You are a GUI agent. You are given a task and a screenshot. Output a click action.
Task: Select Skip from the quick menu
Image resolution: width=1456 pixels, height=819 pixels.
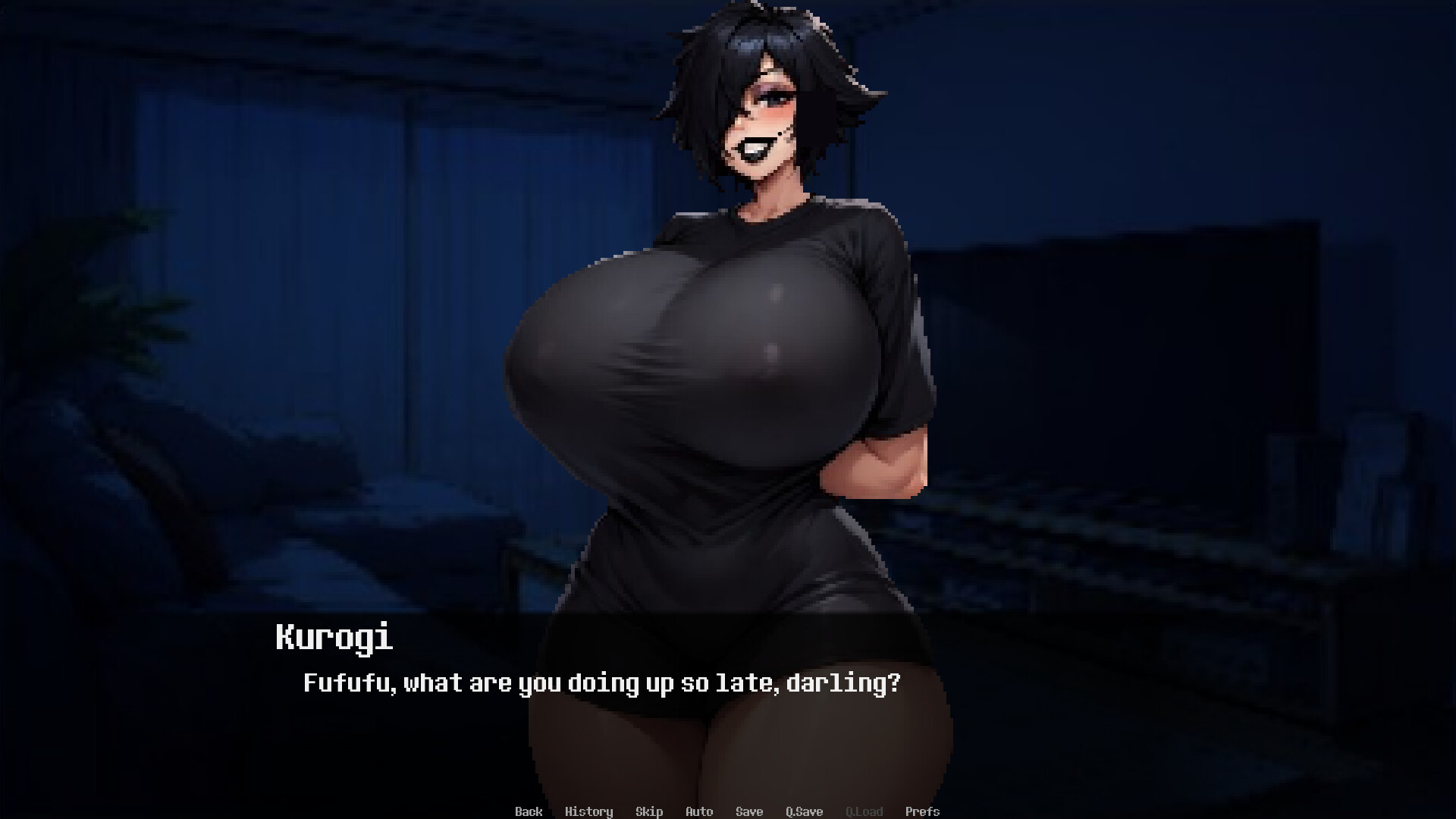point(649,811)
